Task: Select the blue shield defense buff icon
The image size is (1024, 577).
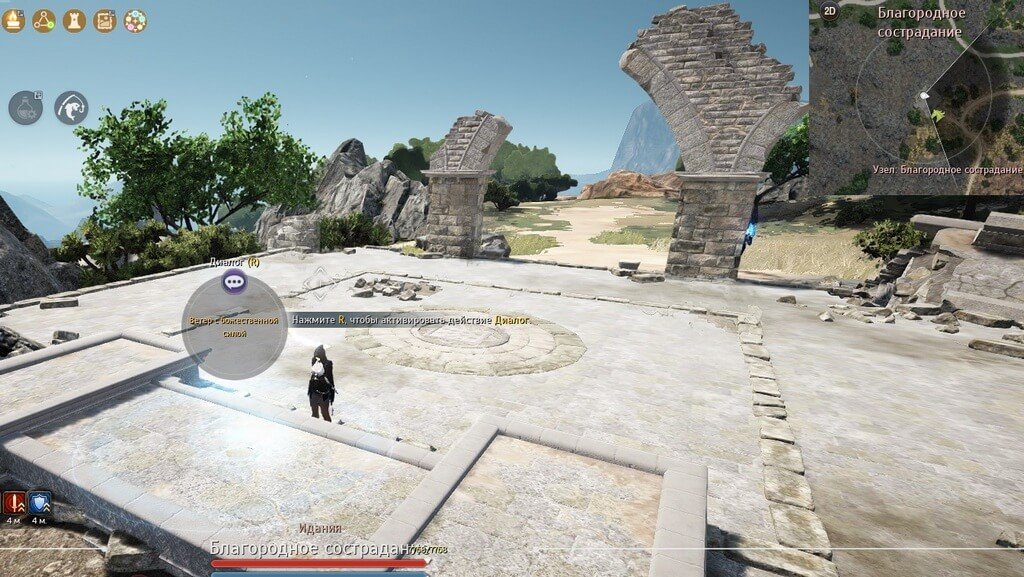Action: pos(40,502)
